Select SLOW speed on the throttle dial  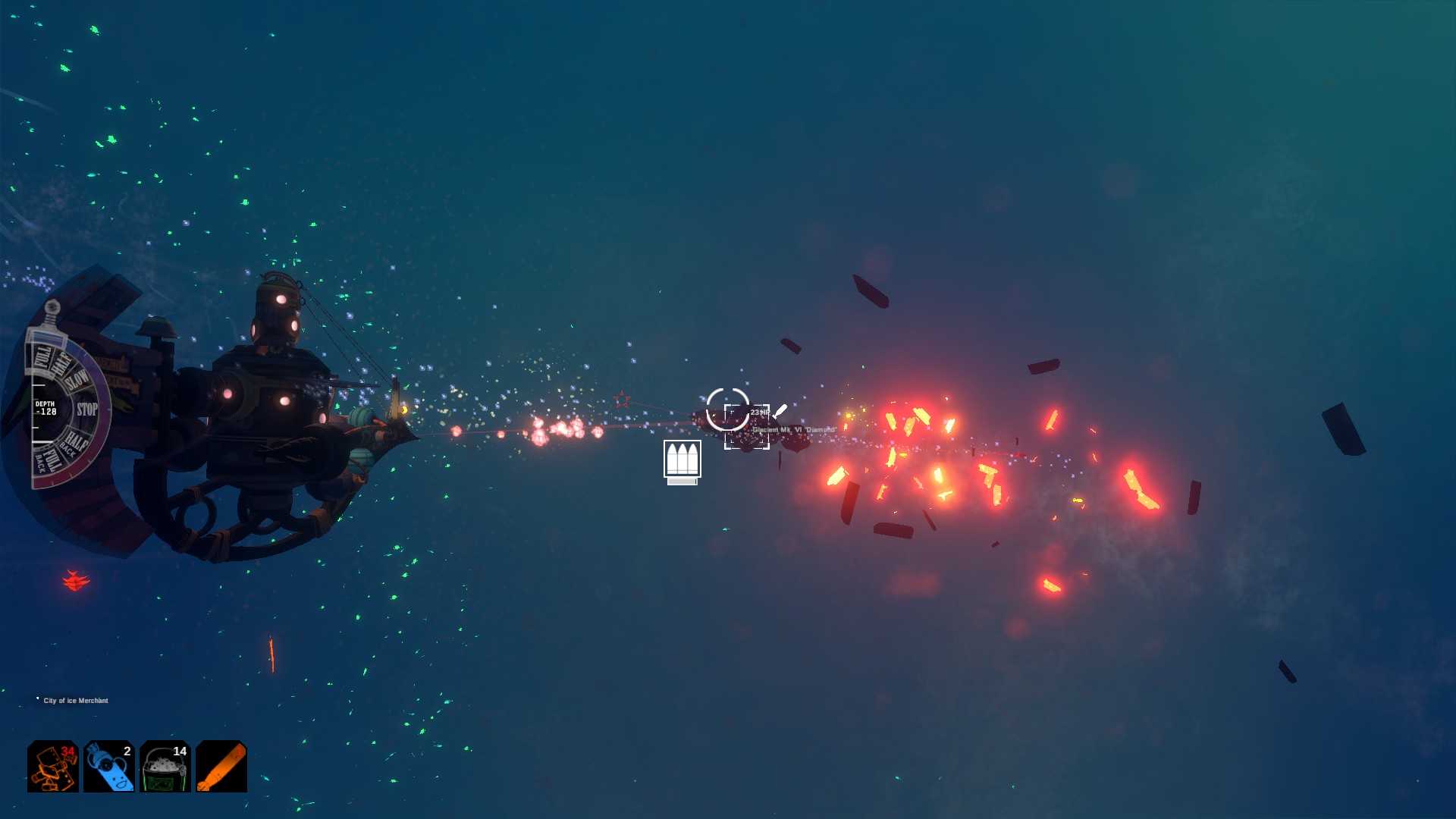(x=78, y=379)
